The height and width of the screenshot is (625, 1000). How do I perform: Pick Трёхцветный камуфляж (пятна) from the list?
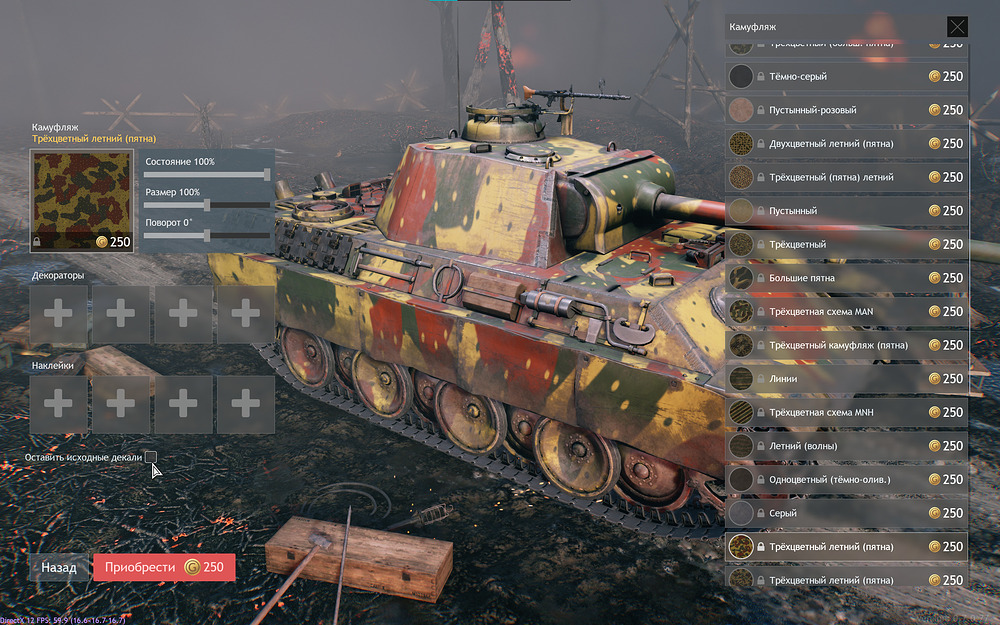tap(846, 345)
